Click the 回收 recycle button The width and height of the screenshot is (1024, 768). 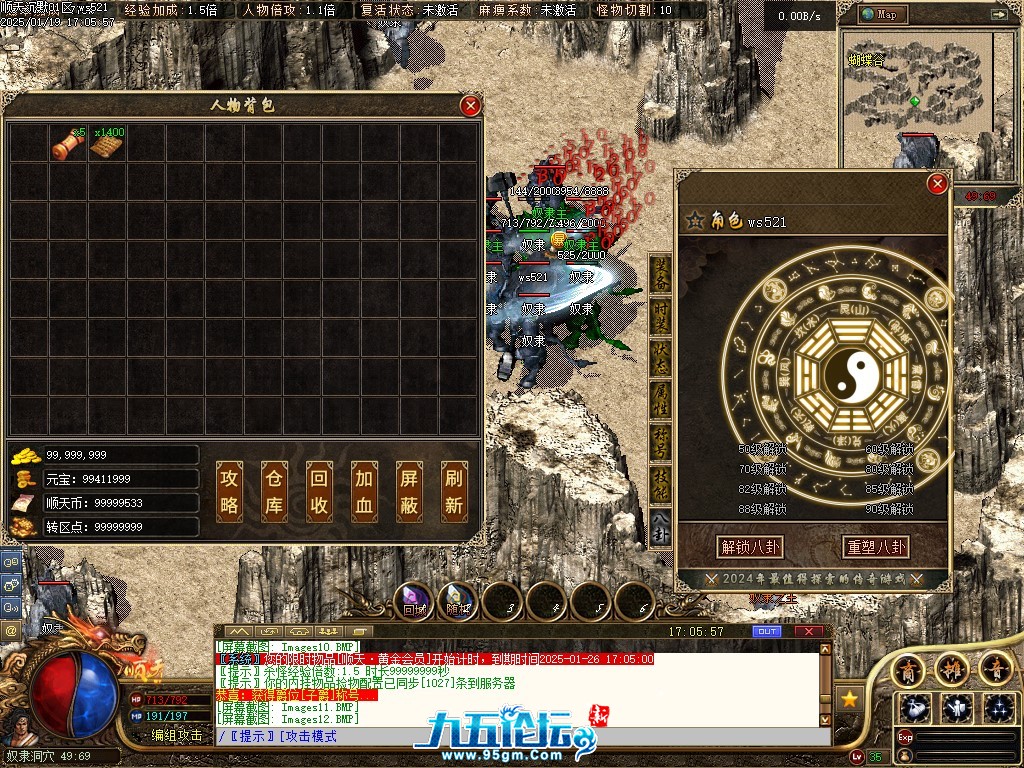pos(318,492)
